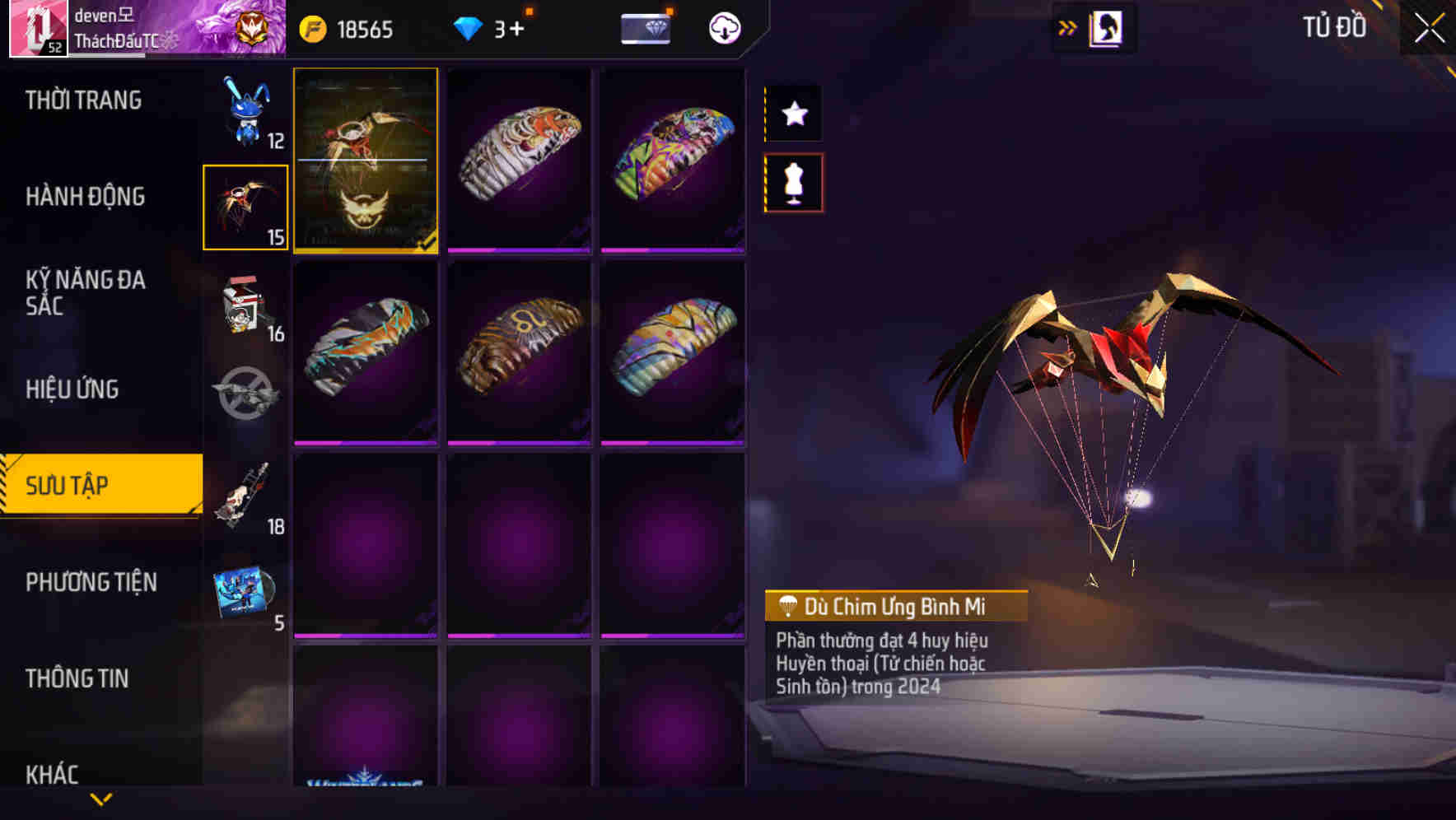
Task: Expand the bottom chevron under KHÁC
Action: (x=101, y=799)
